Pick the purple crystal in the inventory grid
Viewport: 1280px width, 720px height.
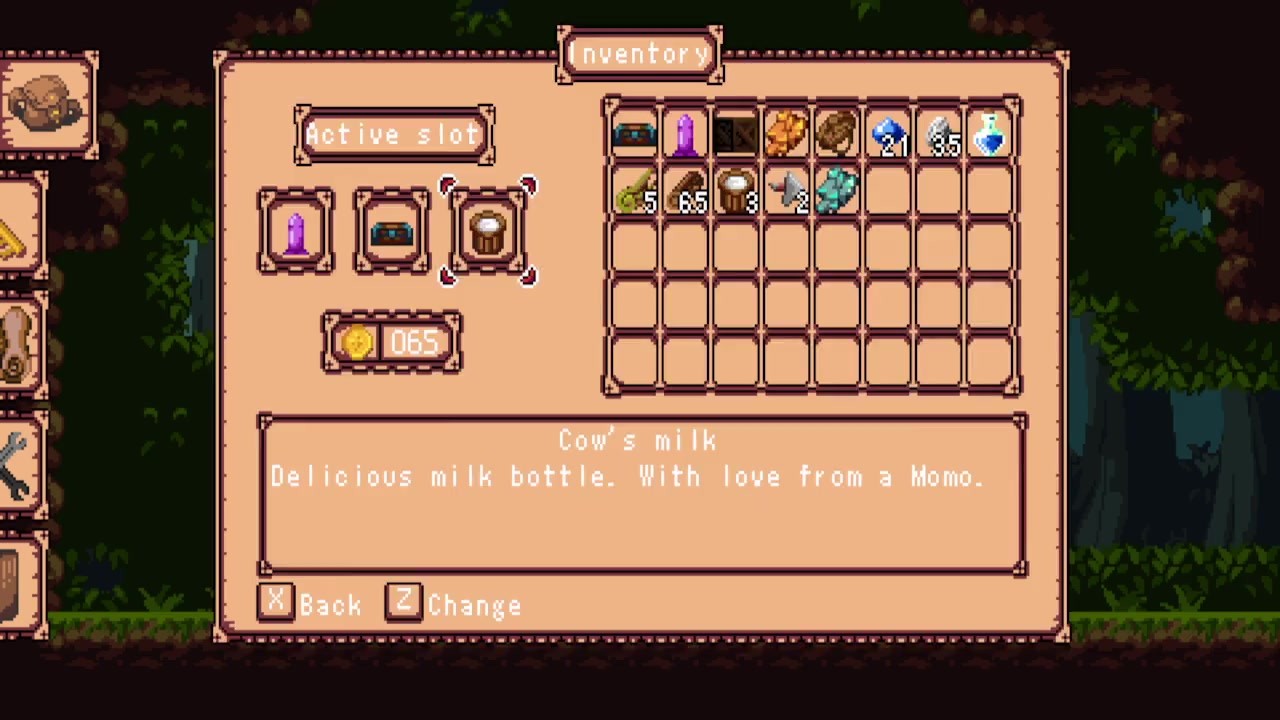click(x=685, y=135)
